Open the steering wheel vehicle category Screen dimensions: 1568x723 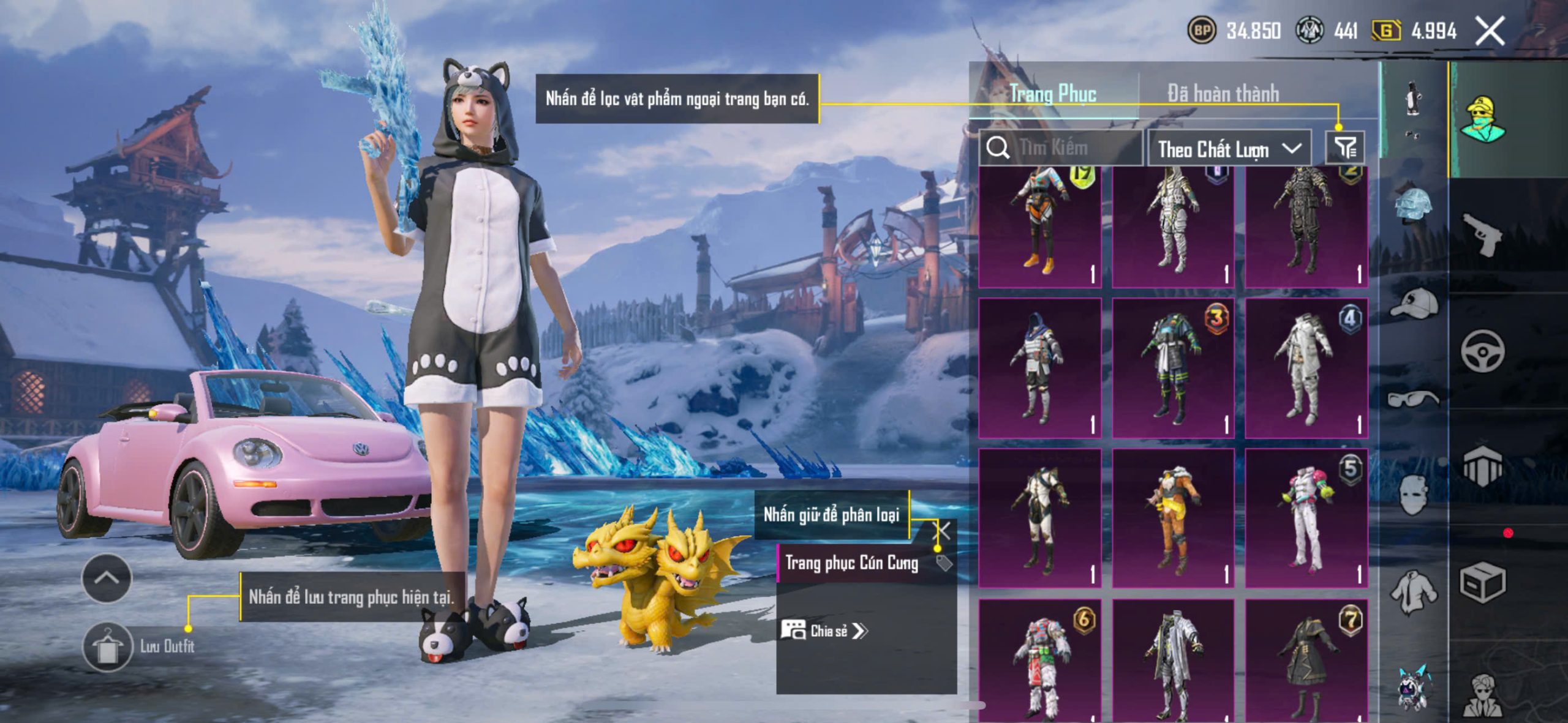point(1482,351)
